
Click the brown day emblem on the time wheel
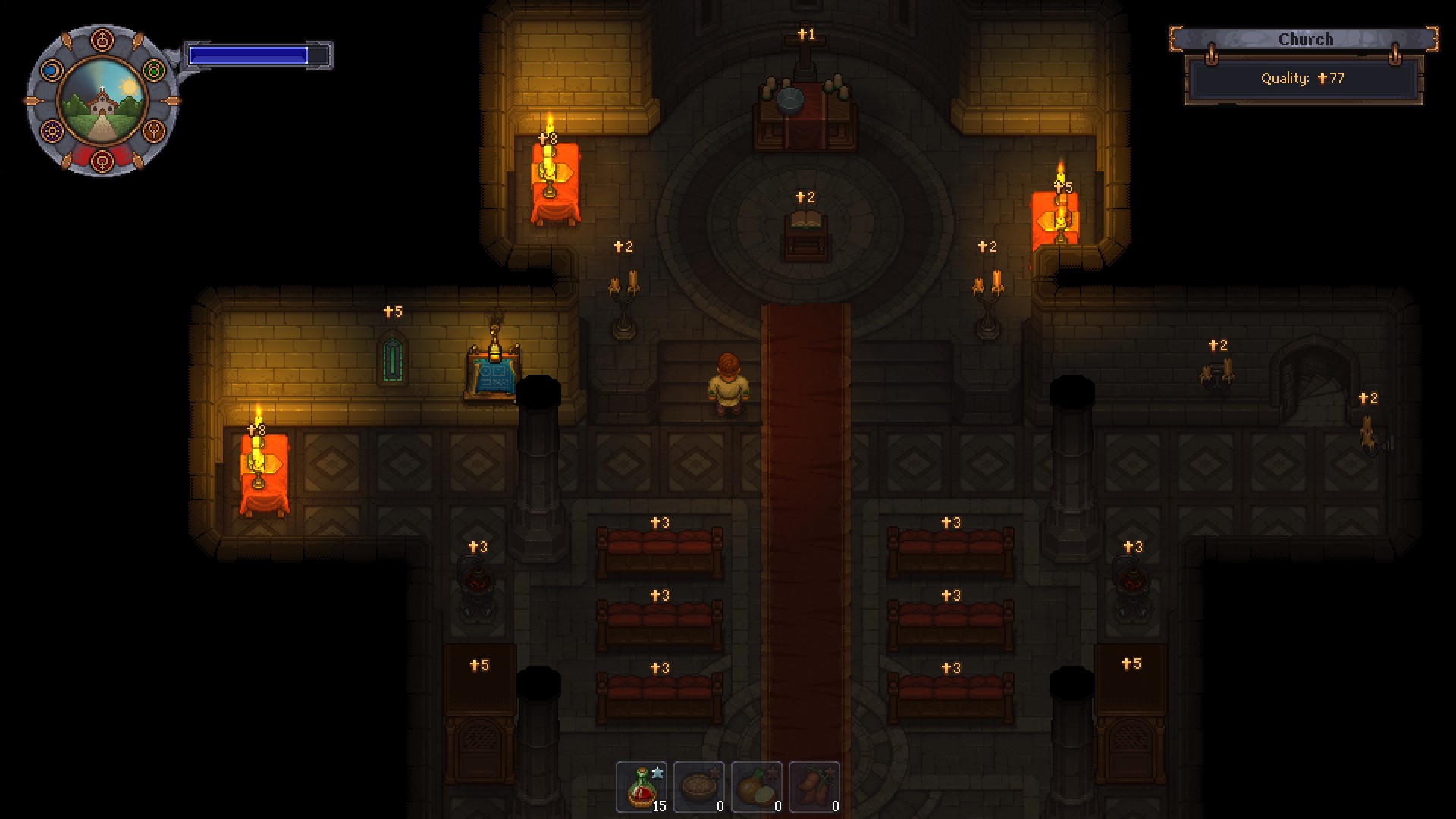[x=154, y=130]
